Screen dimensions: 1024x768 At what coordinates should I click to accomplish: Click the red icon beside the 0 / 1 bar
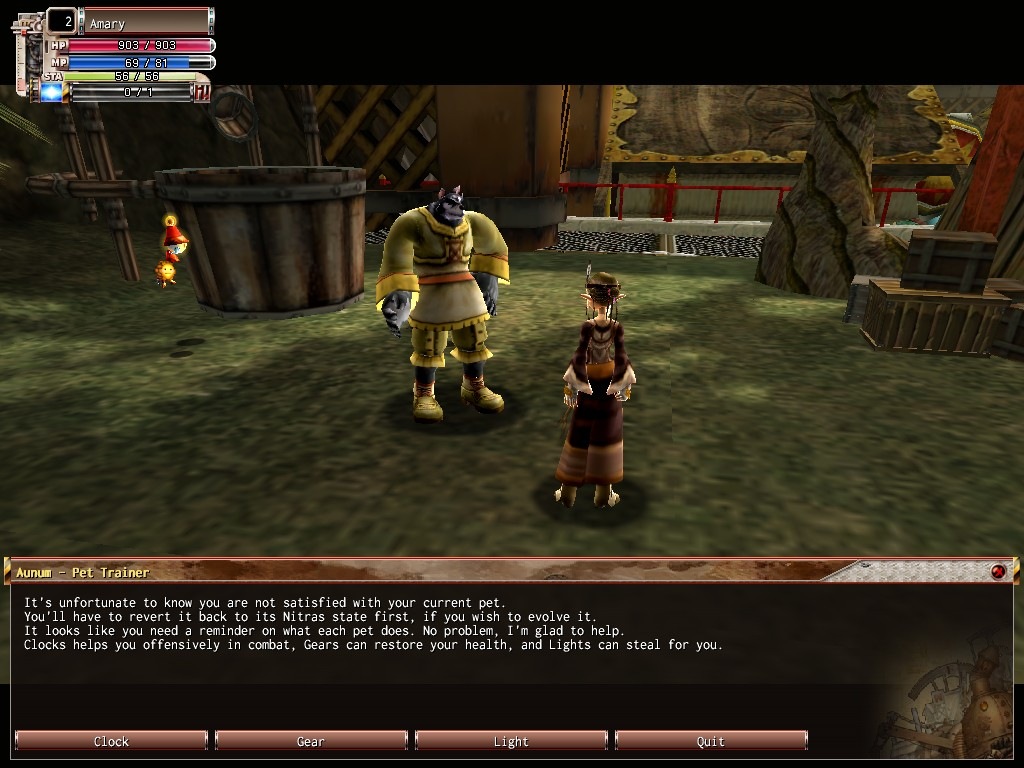[x=202, y=93]
